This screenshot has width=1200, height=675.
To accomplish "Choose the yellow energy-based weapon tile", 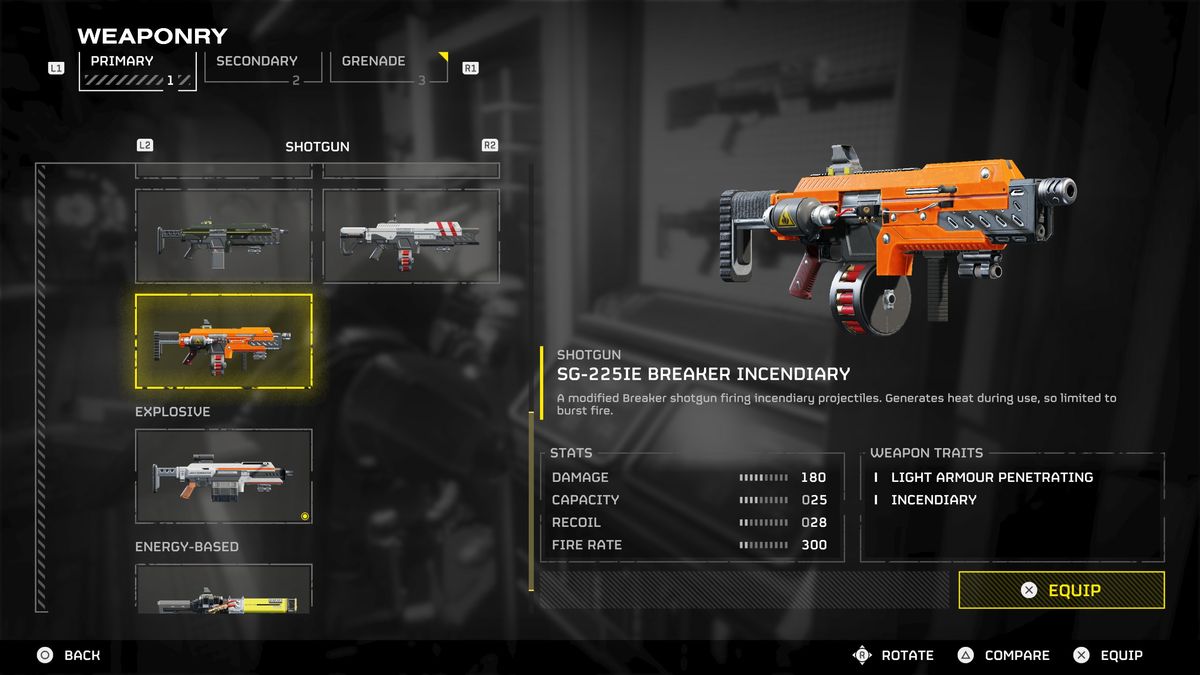I will [224, 590].
